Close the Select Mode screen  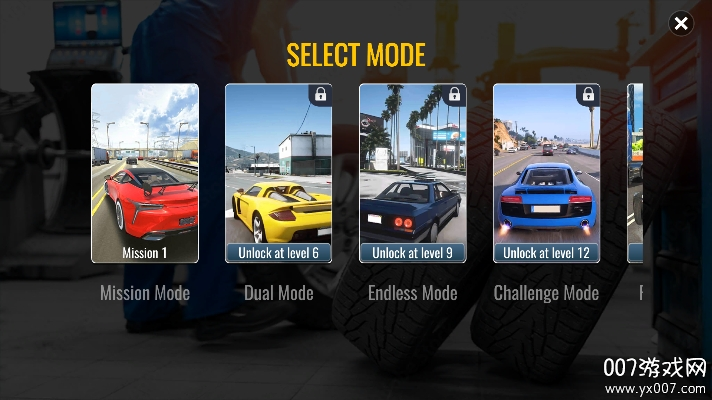coord(681,23)
